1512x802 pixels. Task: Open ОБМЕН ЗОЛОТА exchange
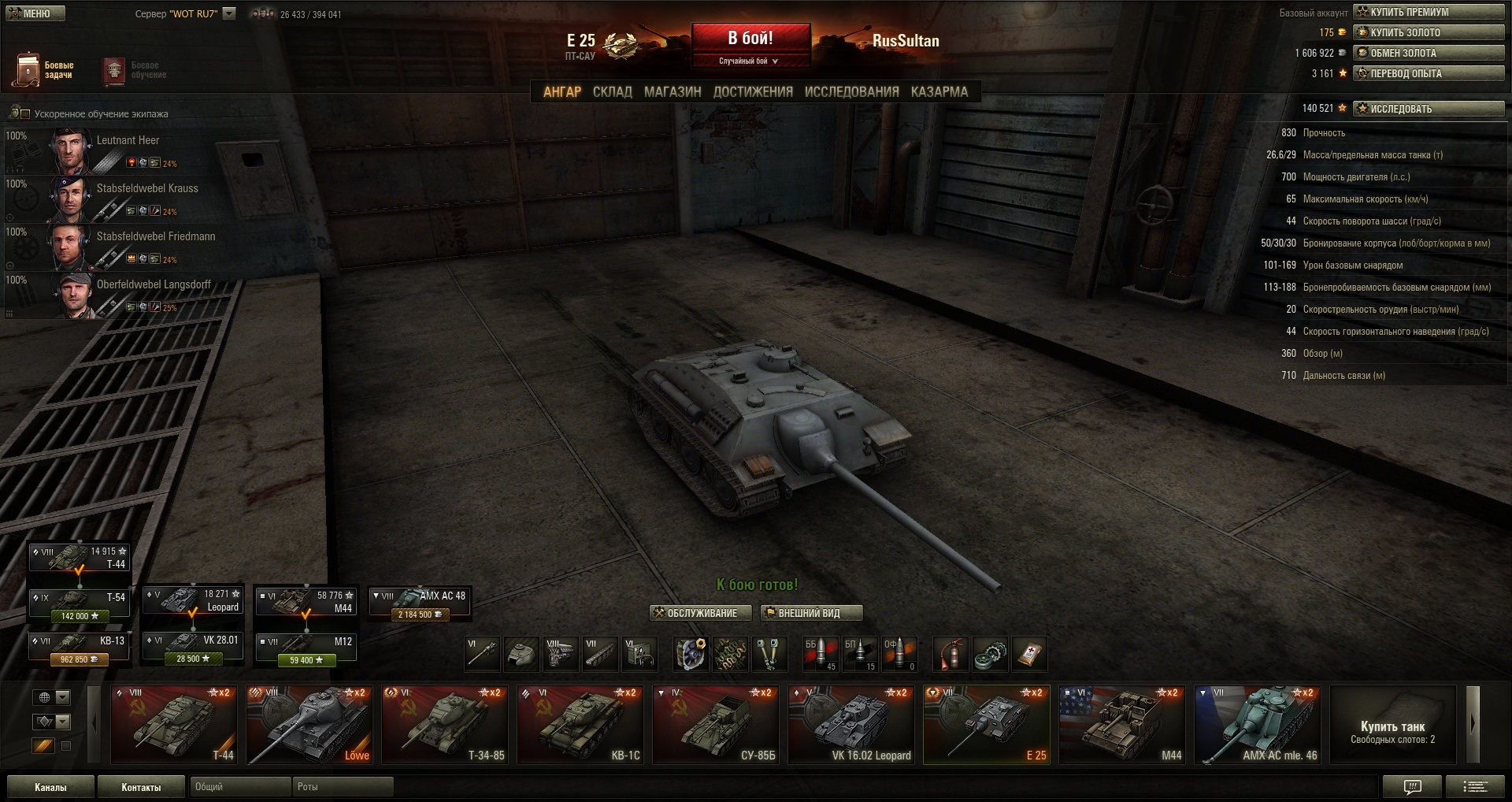[x=1428, y=53]
